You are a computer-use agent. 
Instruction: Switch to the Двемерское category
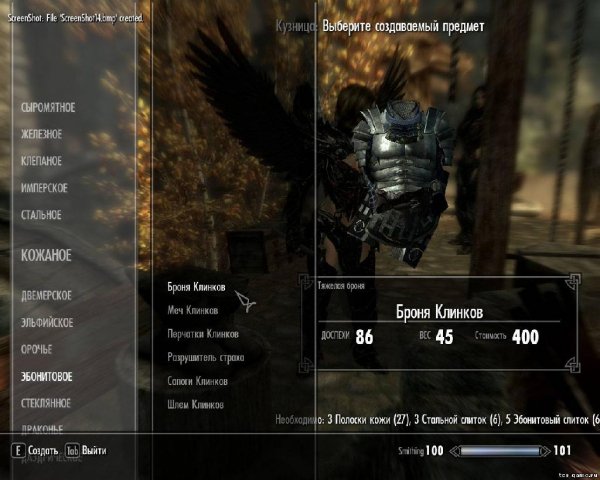pyautogui.click(x=46, y=296)
